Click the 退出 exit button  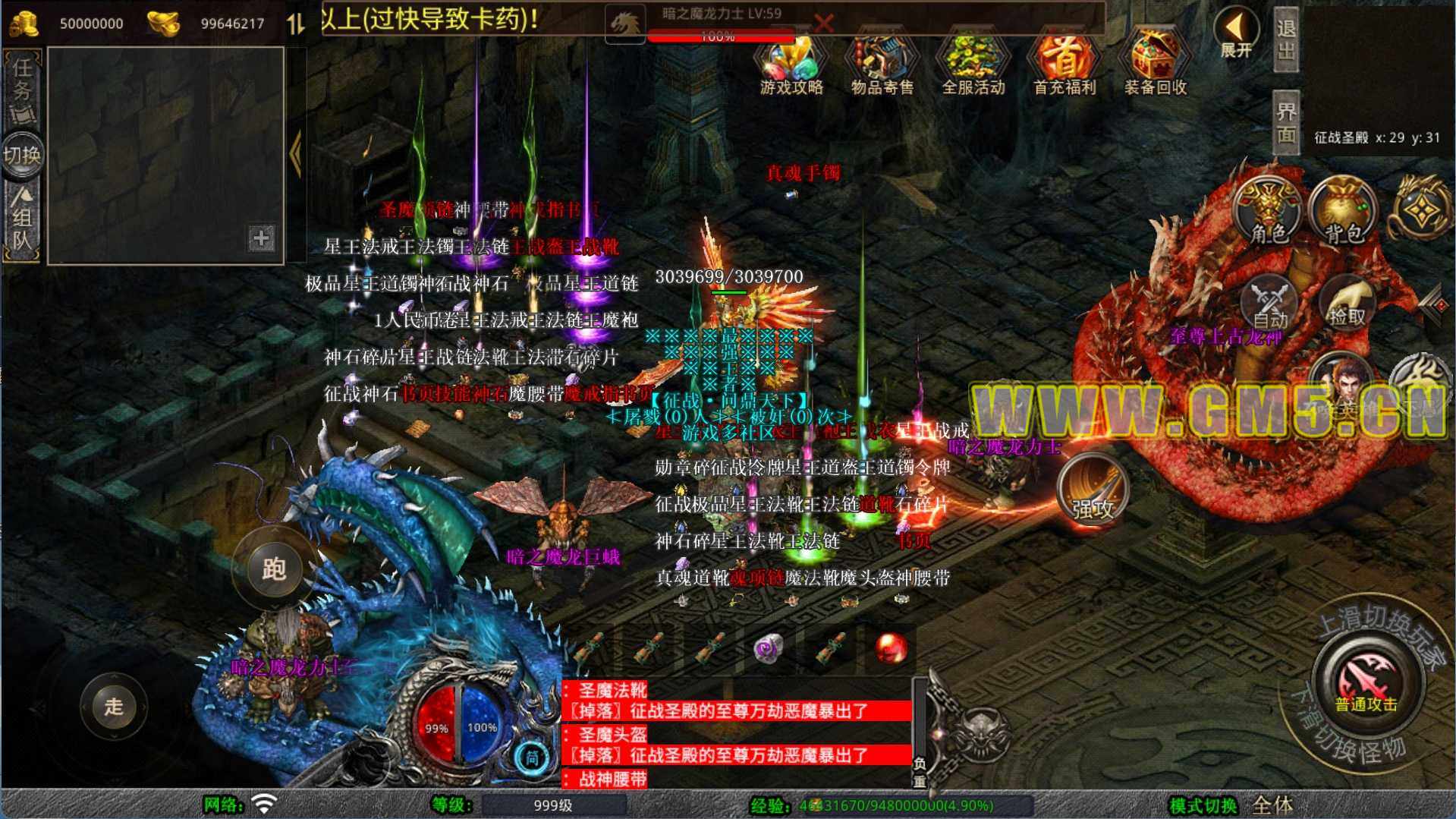pyautogui.click(x=1286, y=39)
